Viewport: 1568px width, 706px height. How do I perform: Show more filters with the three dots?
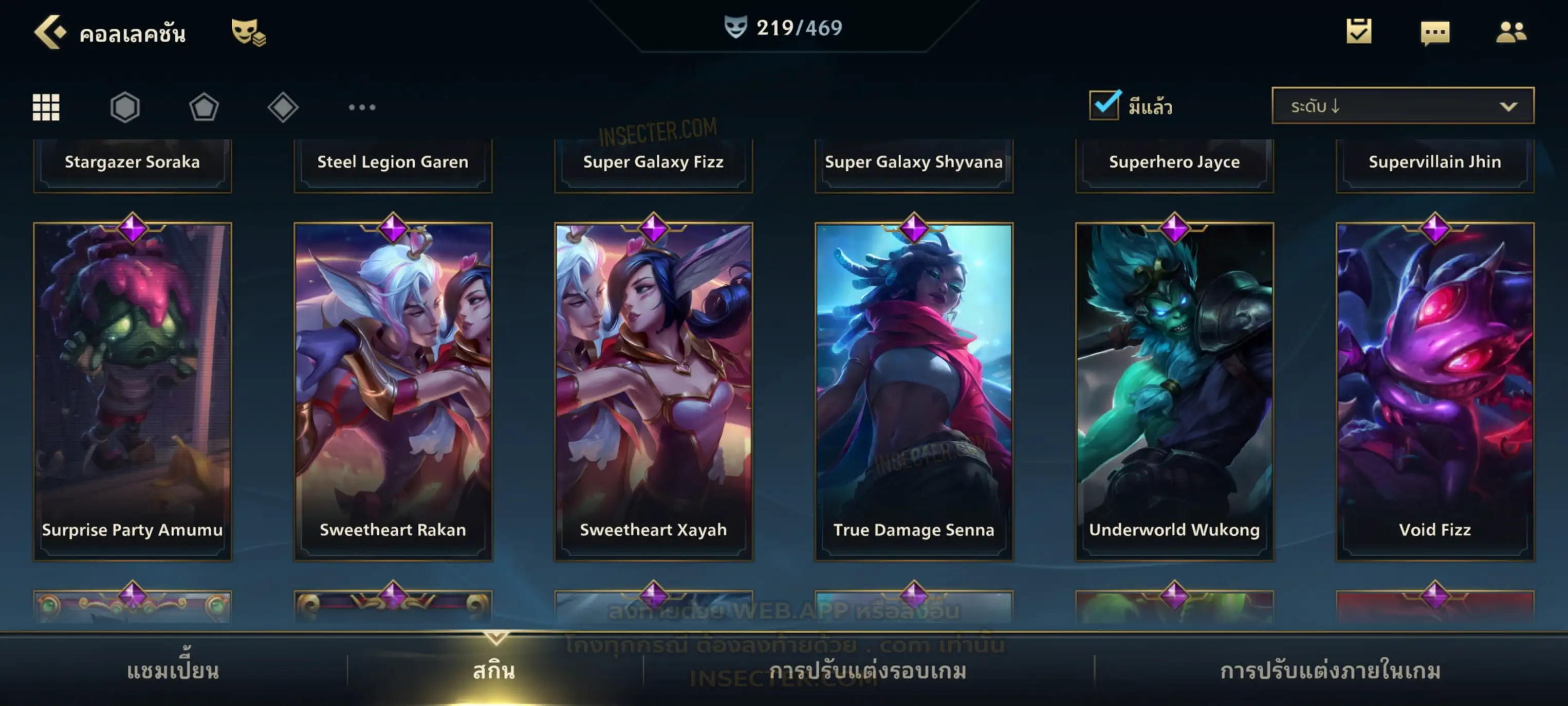tap(362, 107)
